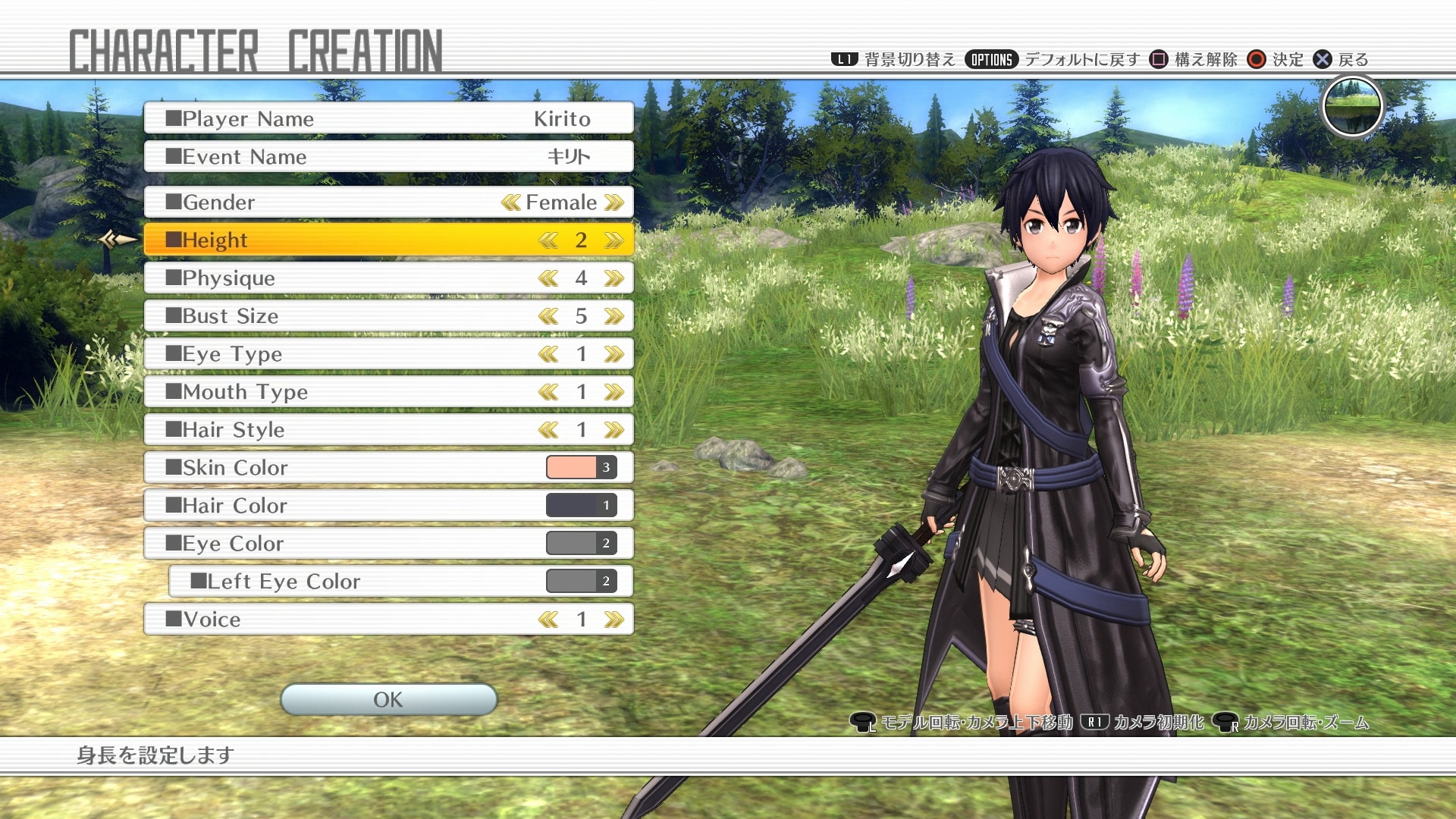Click the circular background preview thumbnail
This screenshot has height=819, width=1456.
[x=1352, y=107]
